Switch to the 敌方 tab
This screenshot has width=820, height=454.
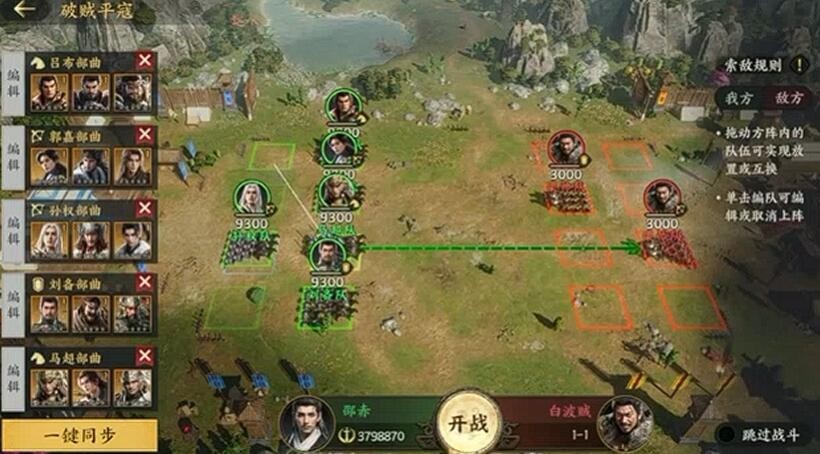pyautogui.click(x=787, y=98)
